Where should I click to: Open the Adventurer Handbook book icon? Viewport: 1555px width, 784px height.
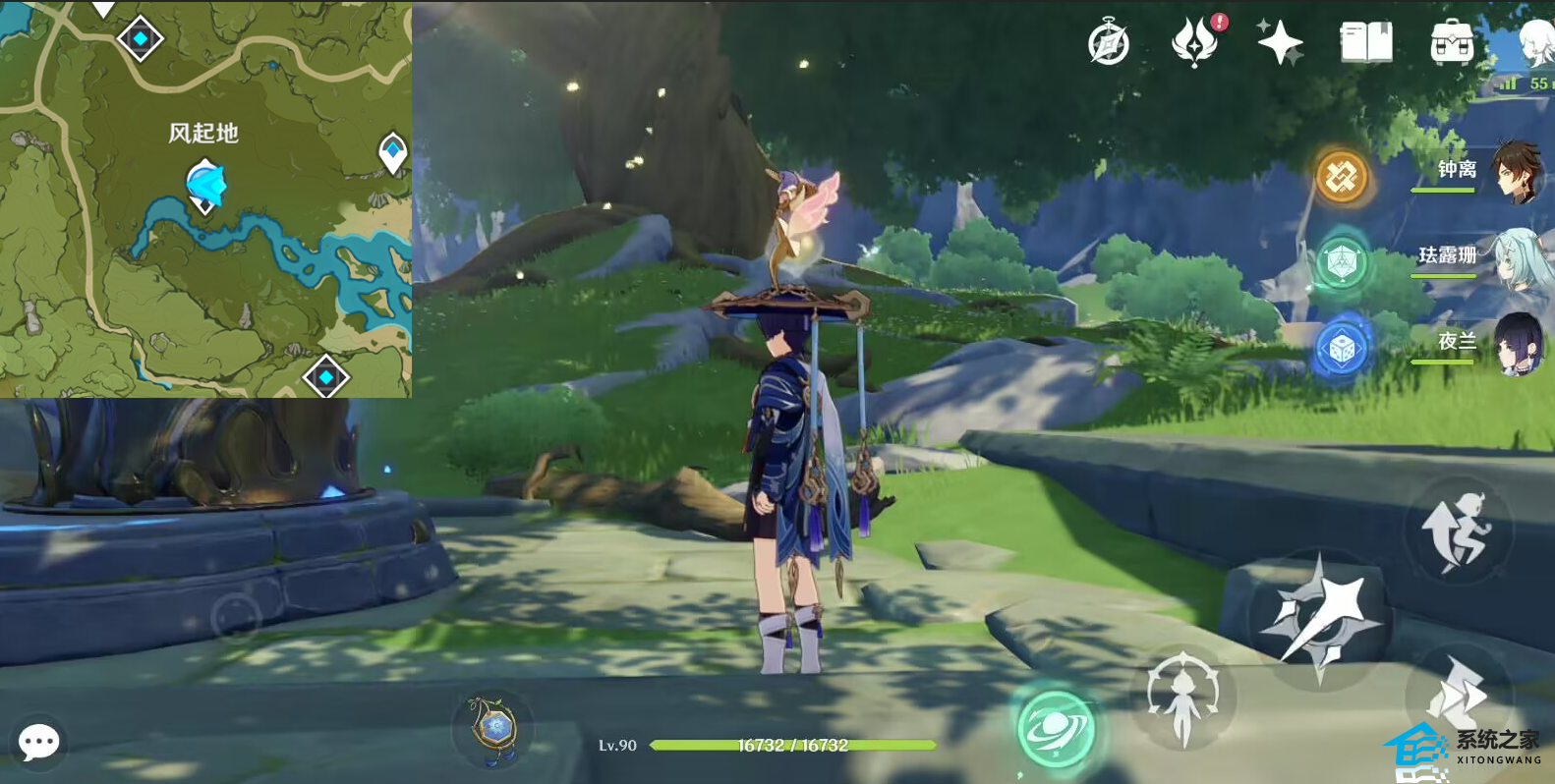[x=1365, y=43]
